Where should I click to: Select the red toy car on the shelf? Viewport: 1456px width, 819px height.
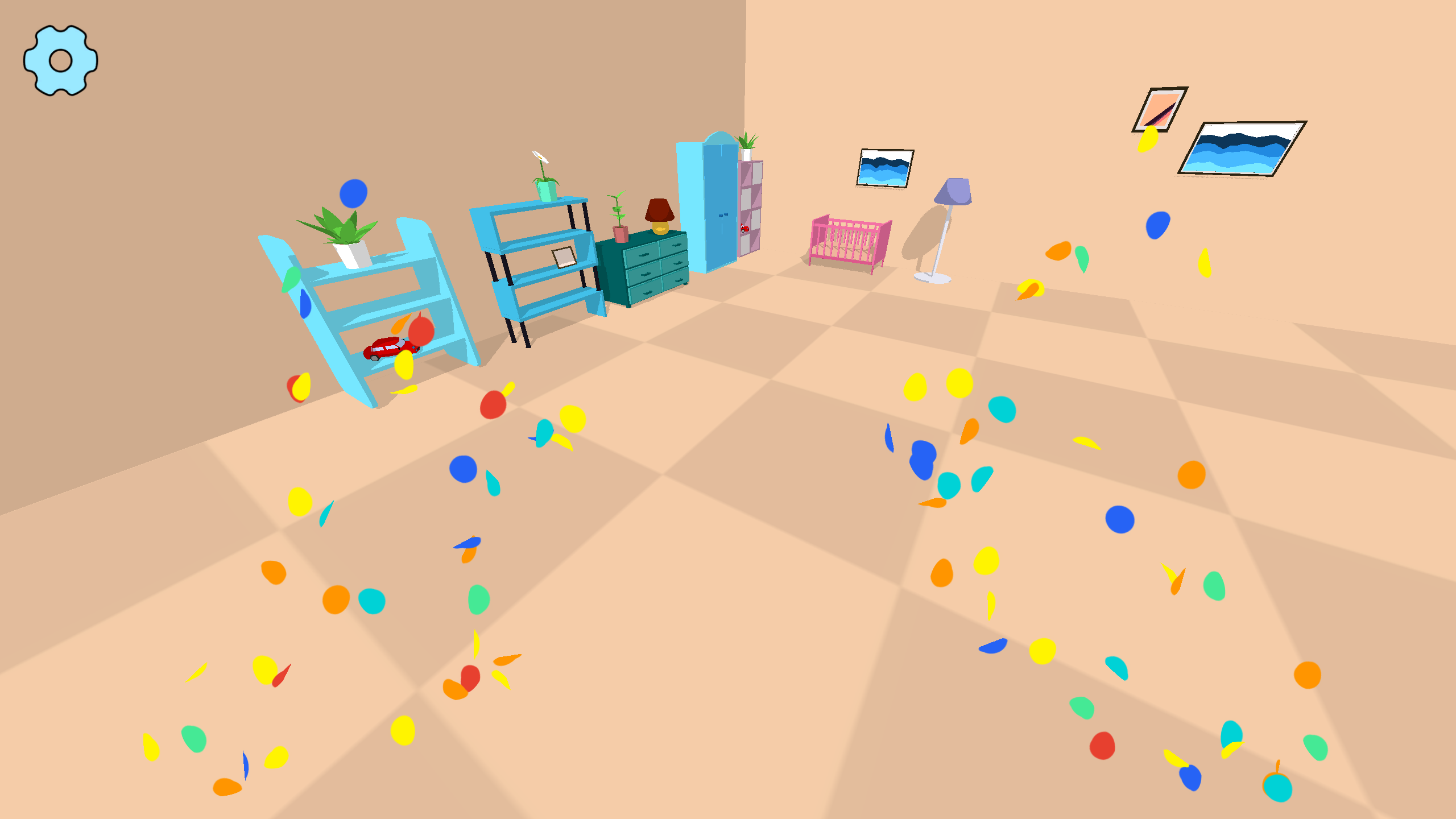coord(387,347)
